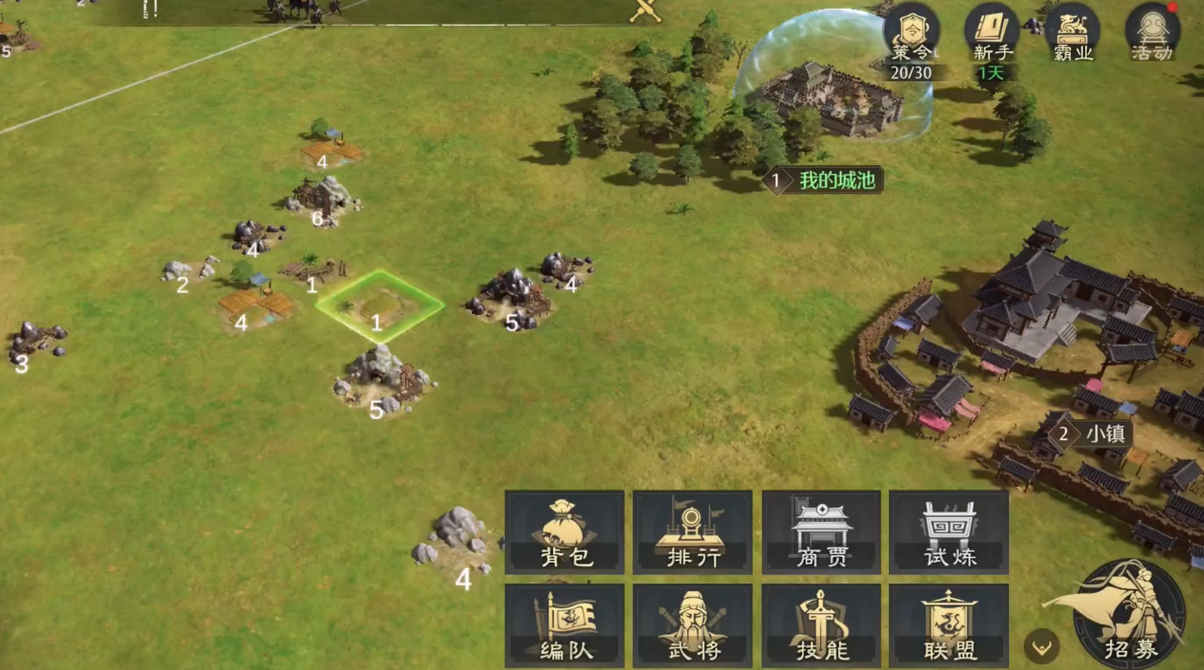Screen dimensions: 1204x670
Task: Click the 我的城池 city label
Action: tap(824, 181)
